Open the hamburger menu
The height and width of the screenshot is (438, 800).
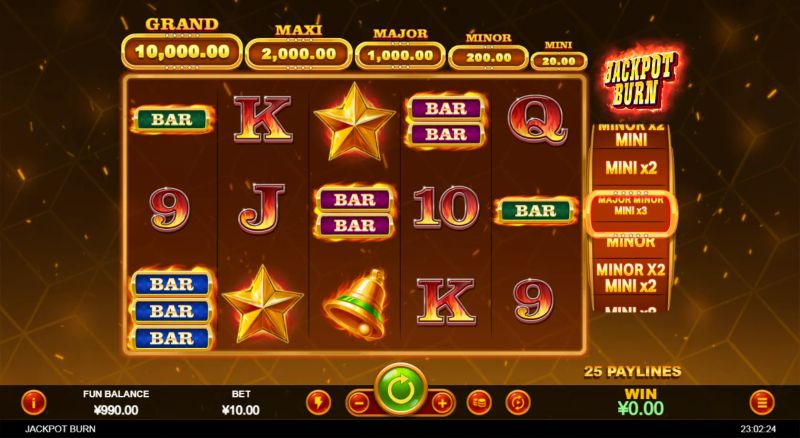(x=763, y=403)
